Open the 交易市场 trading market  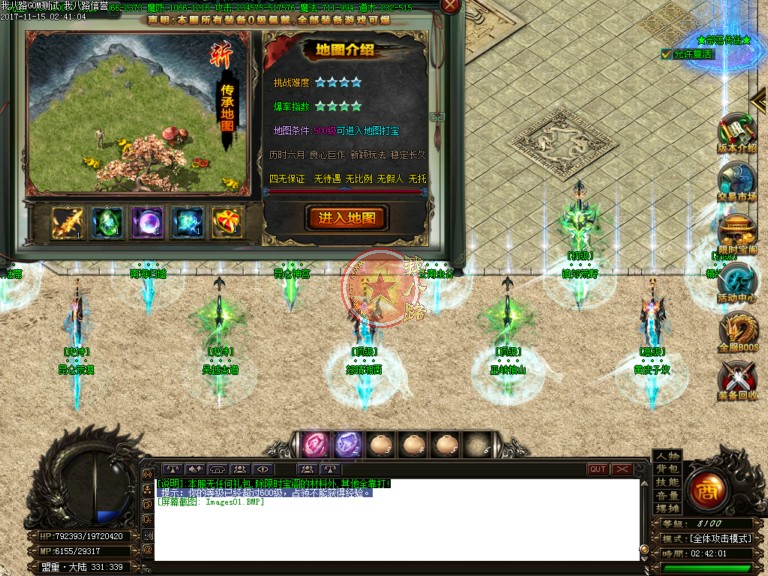pos(738,181)
